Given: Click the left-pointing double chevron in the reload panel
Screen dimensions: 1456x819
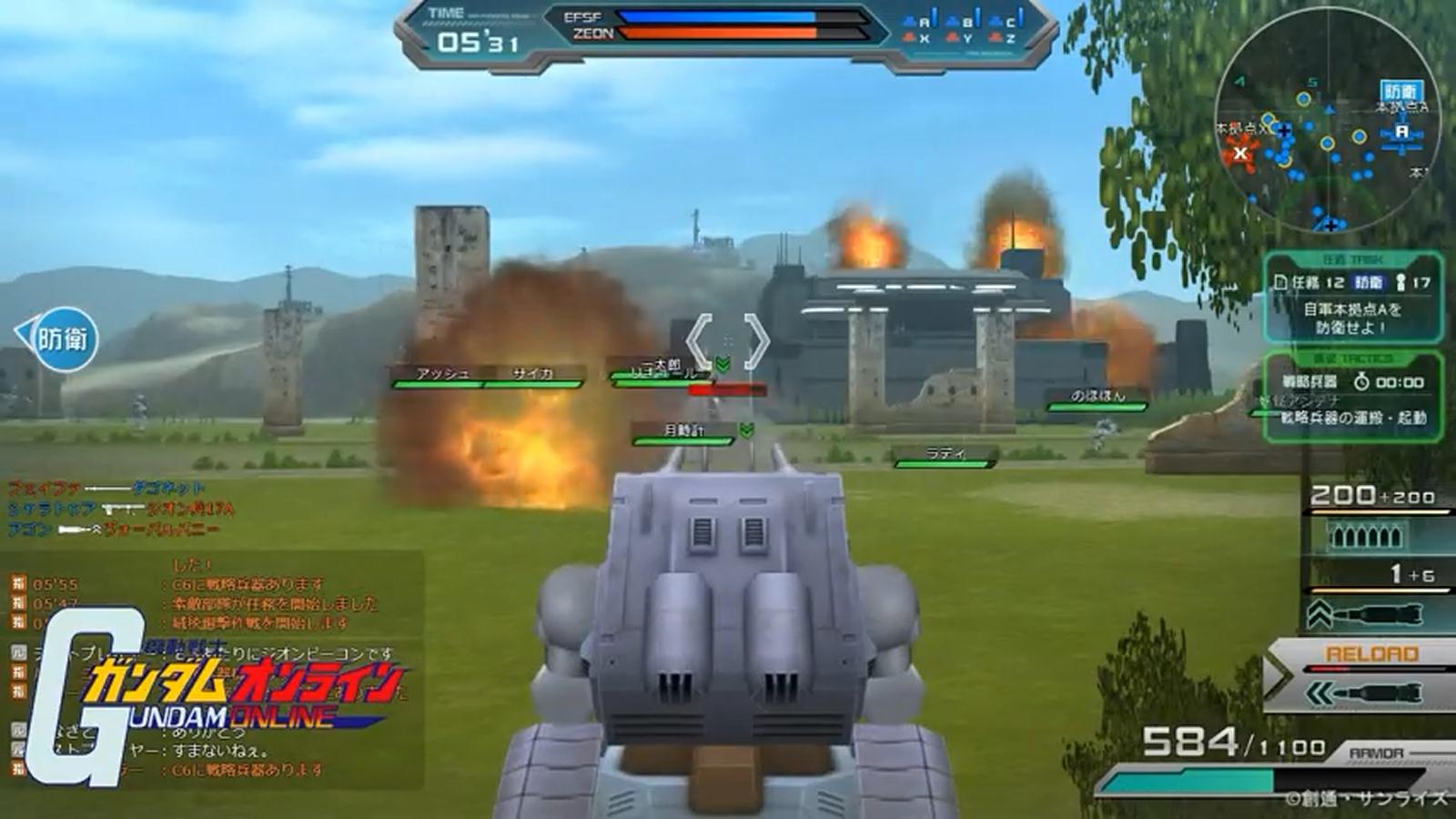Looking at the screenshot, I should (1319, 693).
